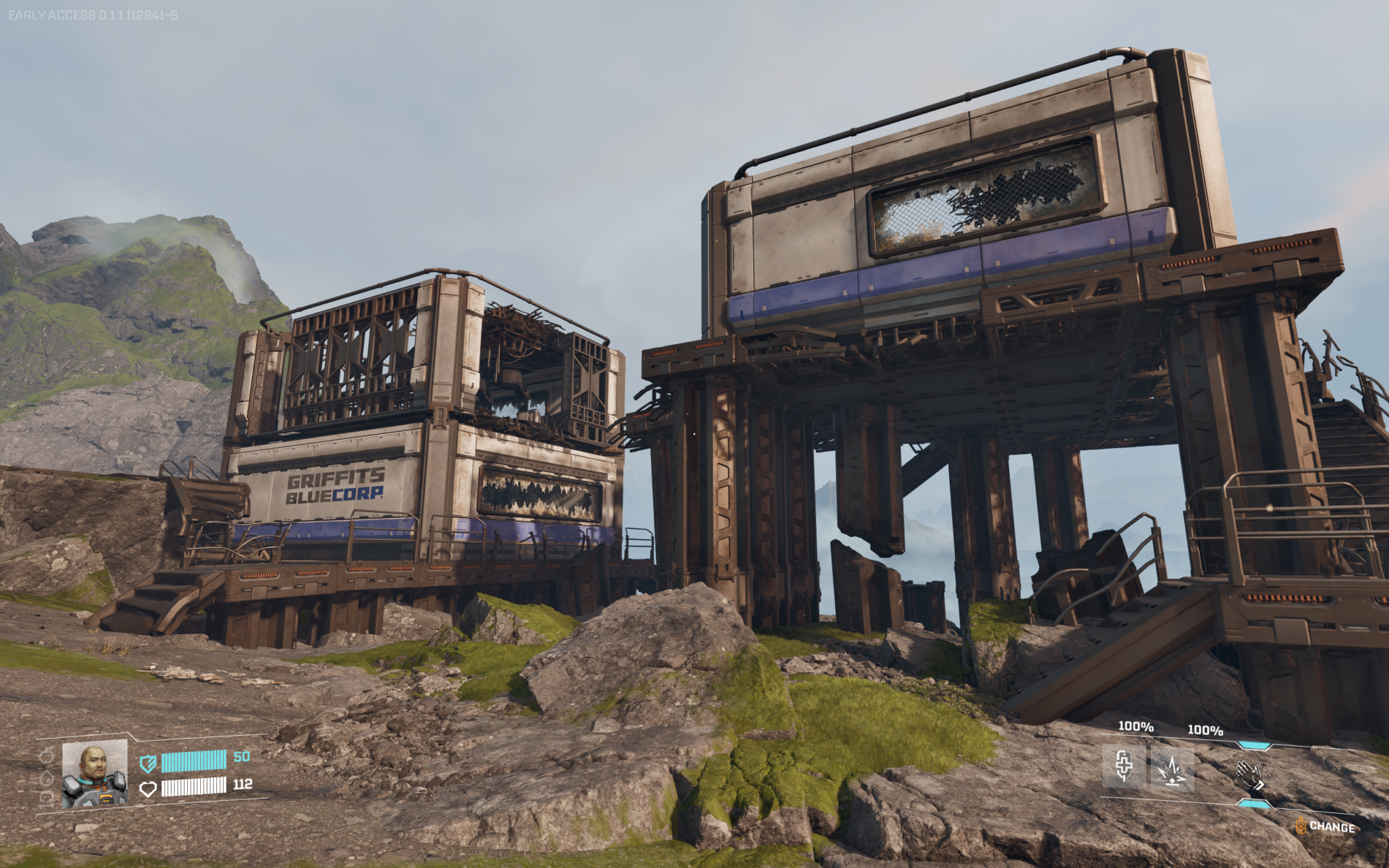Click the left 100% durability label
This screenshot has width=1389, height=868.
[x=1135, y=728]
